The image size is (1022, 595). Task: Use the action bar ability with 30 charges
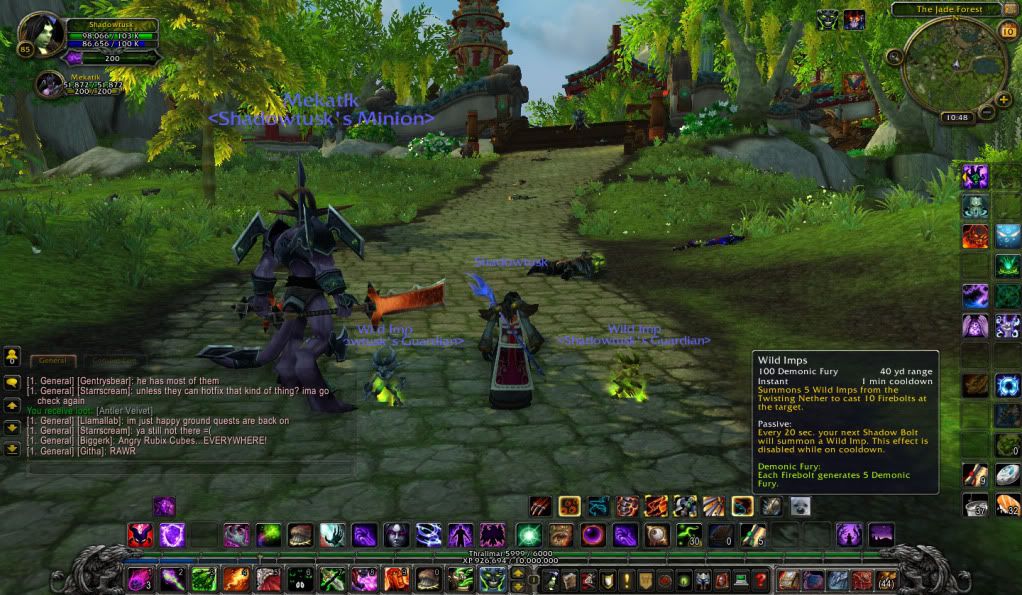688,535
